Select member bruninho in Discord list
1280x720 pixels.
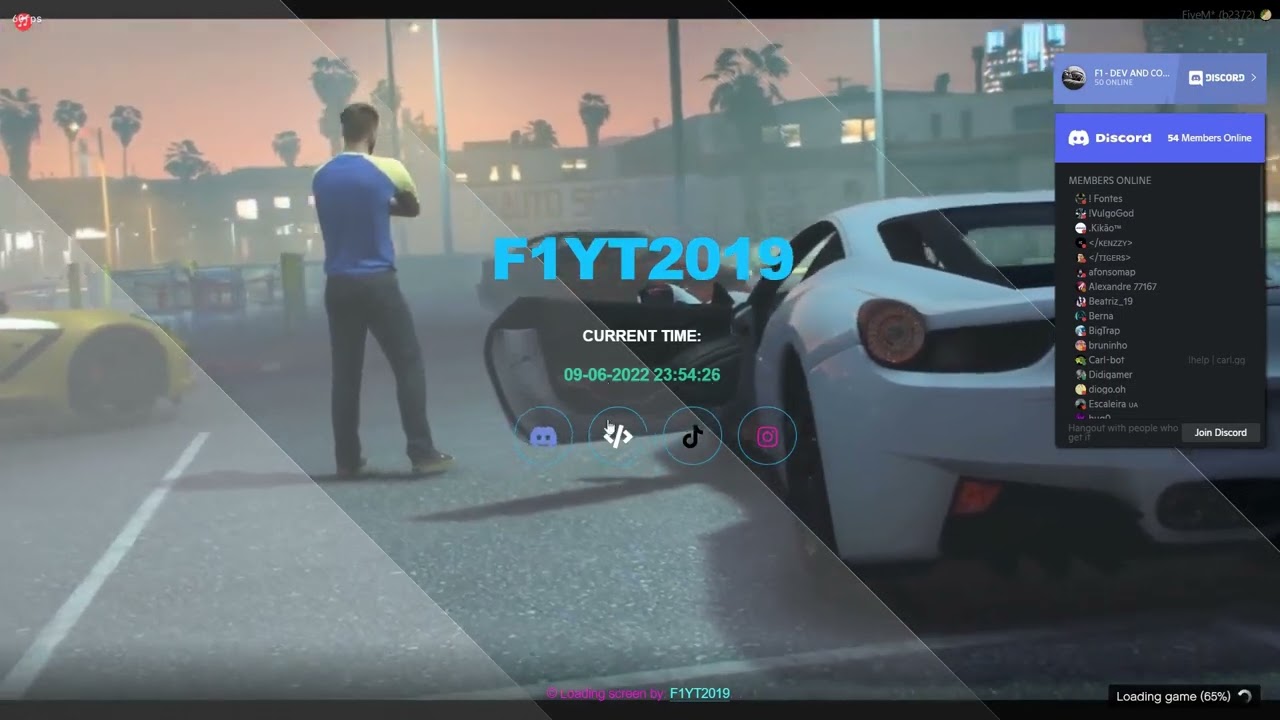[1108, 345]
